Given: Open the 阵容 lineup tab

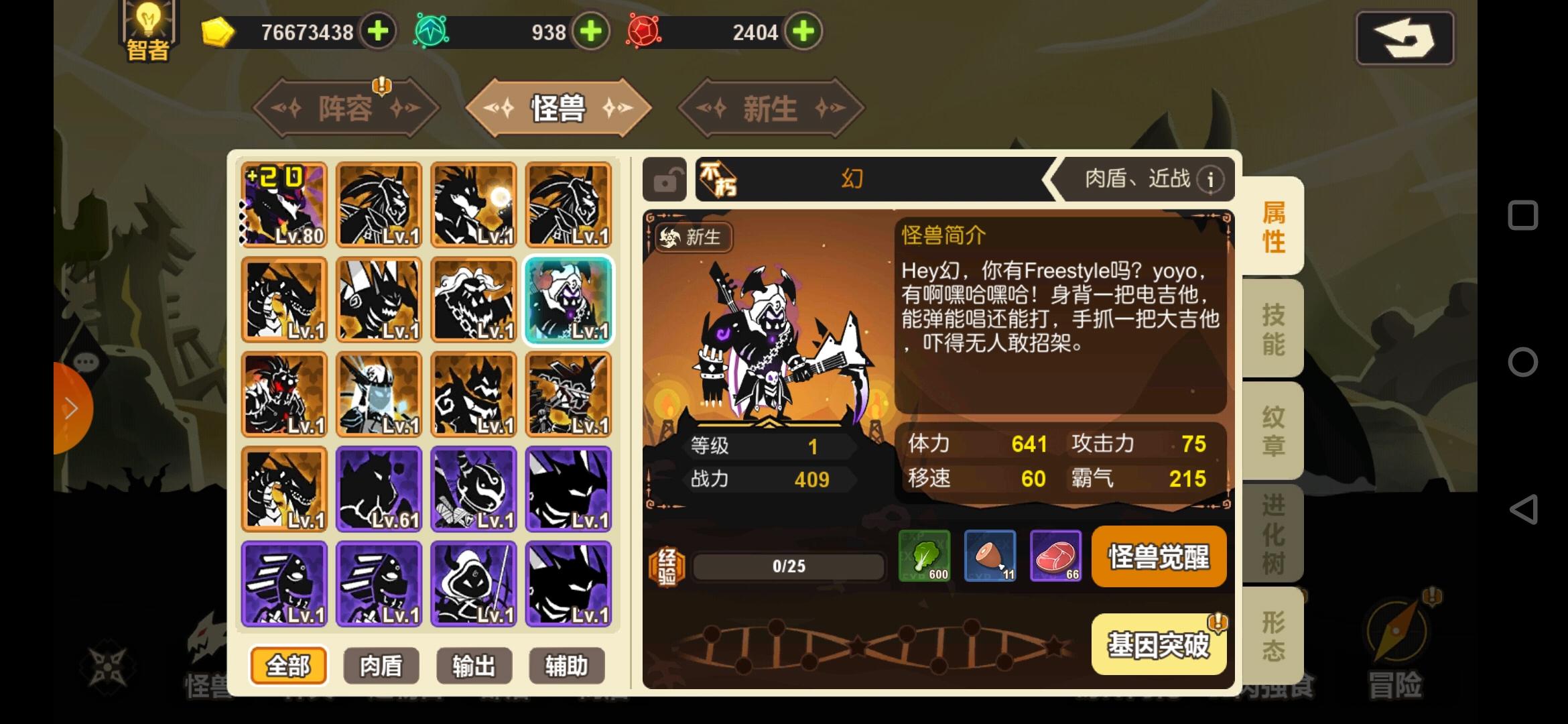Looking at the screenshot, I should pyautogui.click(x=346, y=109).
